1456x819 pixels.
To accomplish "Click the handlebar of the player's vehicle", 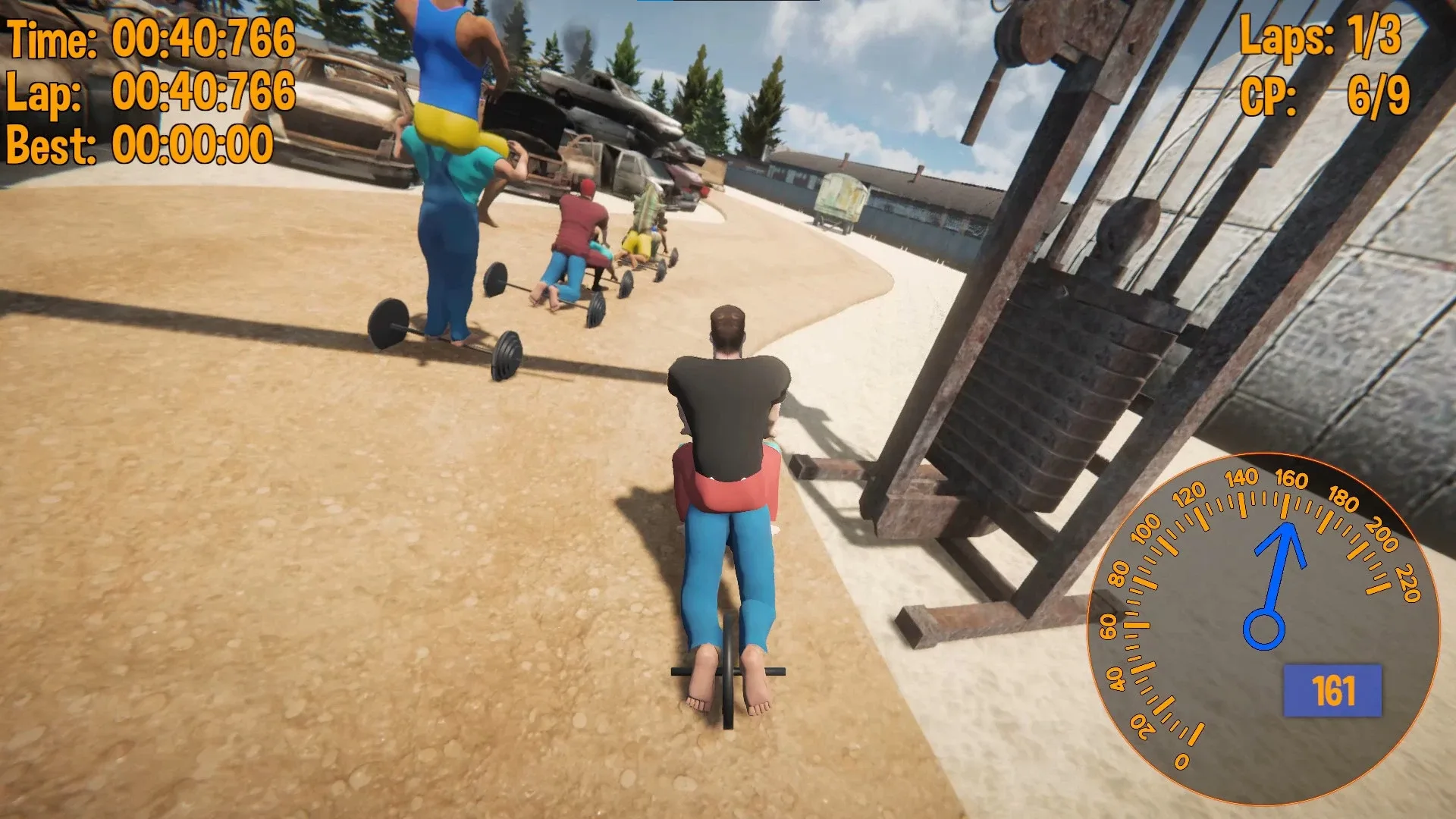I will pos(728,671).
